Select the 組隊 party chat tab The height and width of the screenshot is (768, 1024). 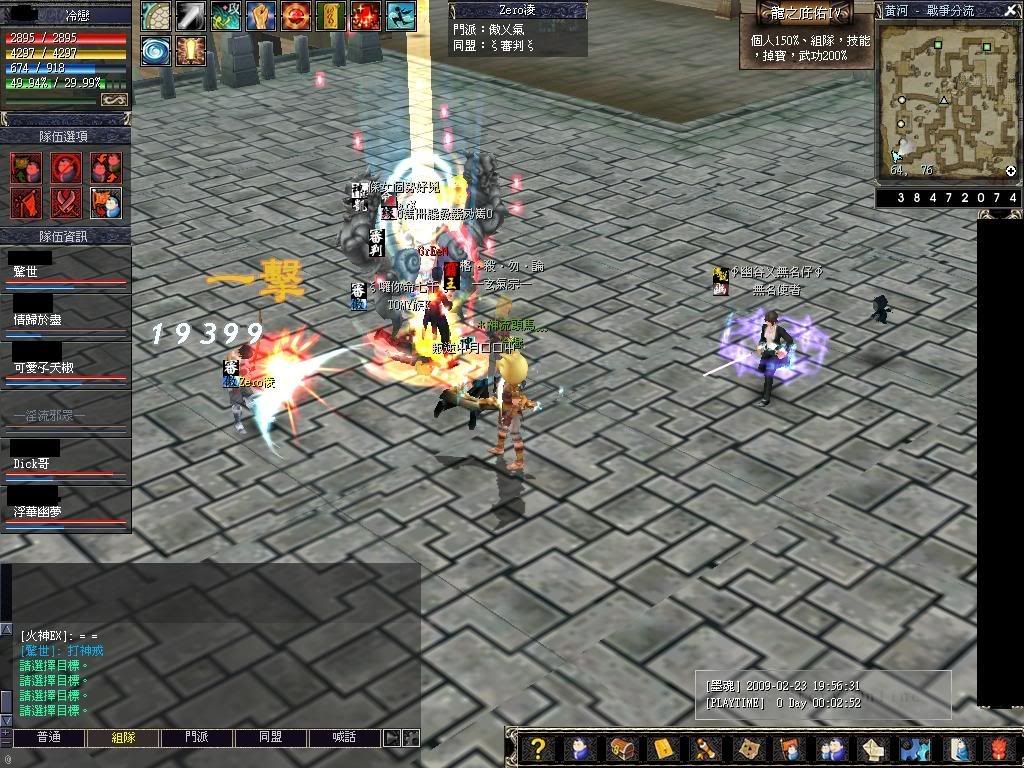(x=124, y=738)
